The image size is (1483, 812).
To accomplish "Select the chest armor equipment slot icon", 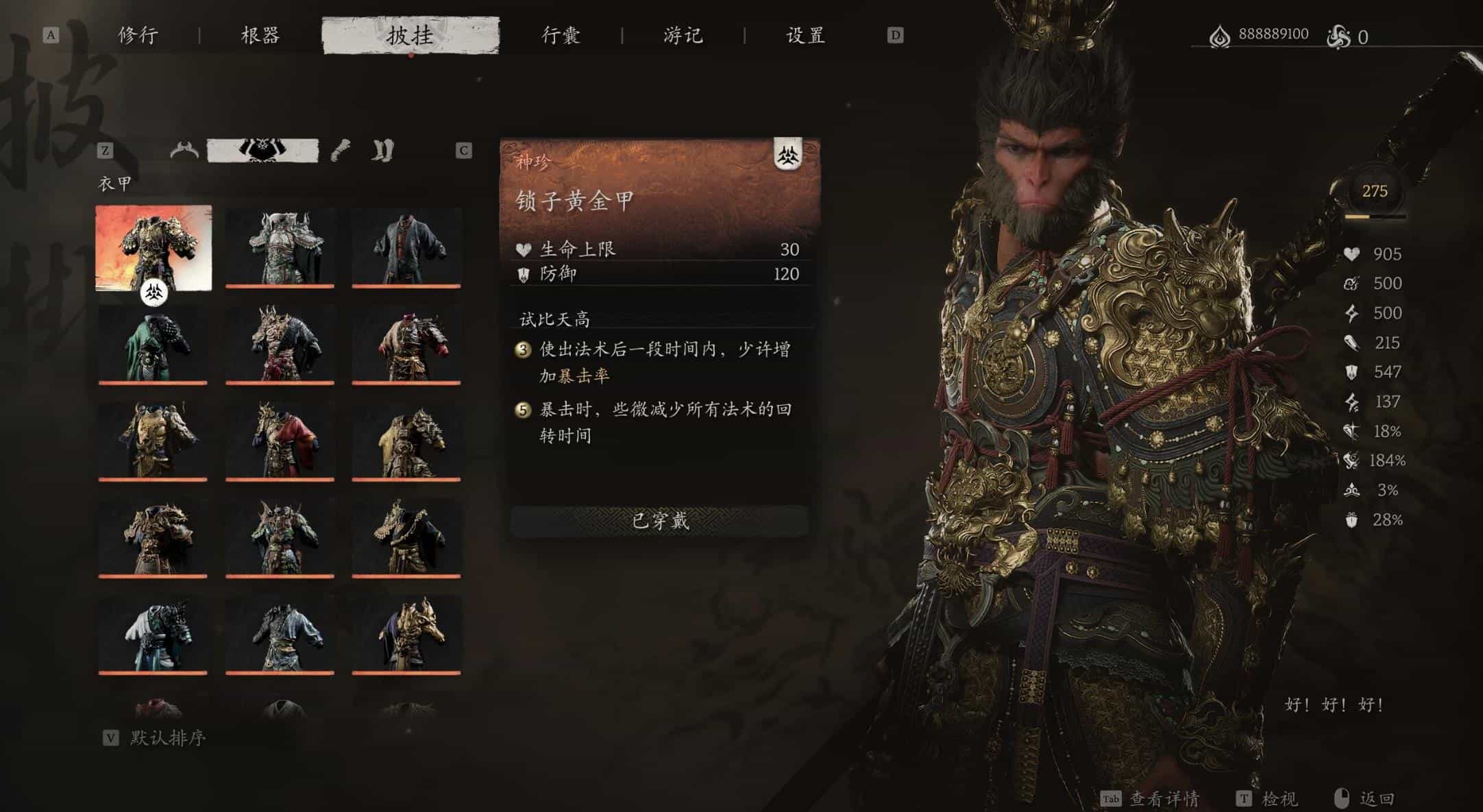I will [262, 149].
